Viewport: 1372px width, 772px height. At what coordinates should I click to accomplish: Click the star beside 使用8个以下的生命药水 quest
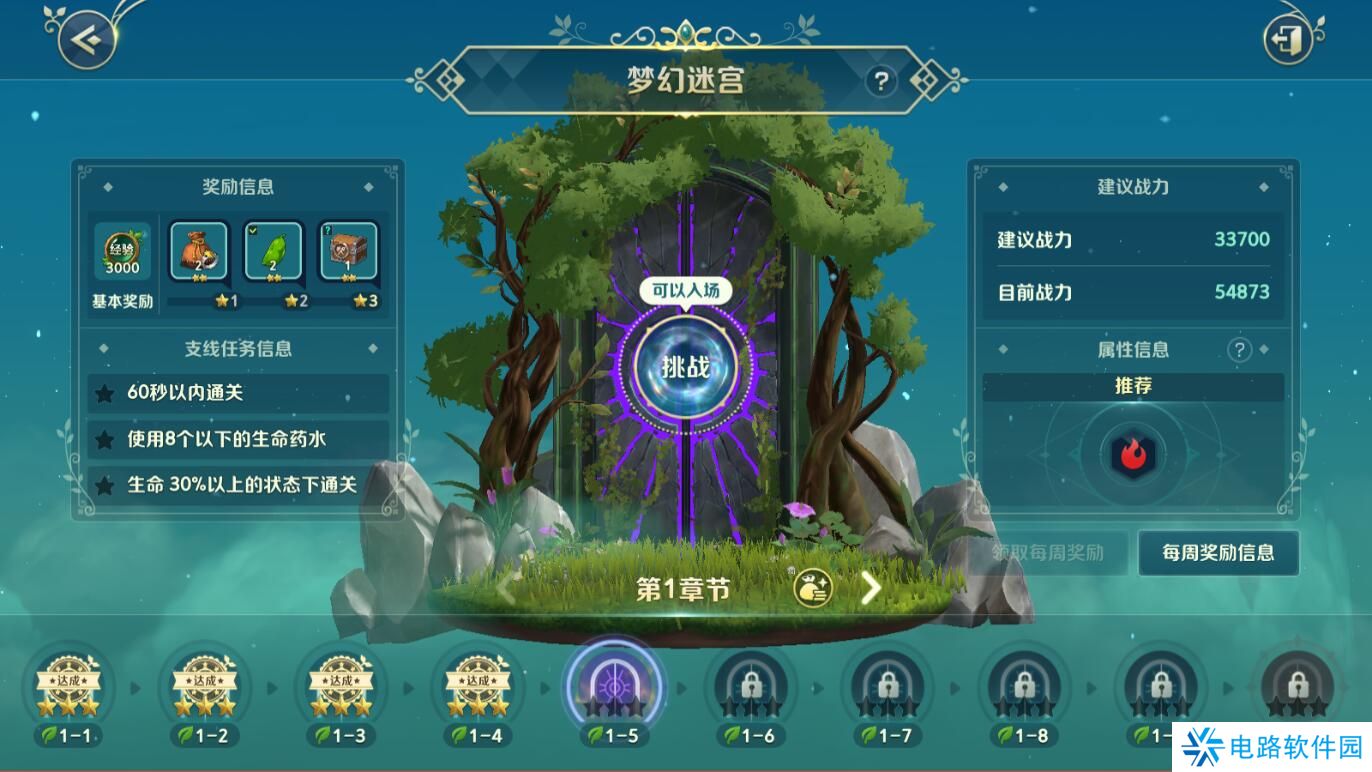105,438
